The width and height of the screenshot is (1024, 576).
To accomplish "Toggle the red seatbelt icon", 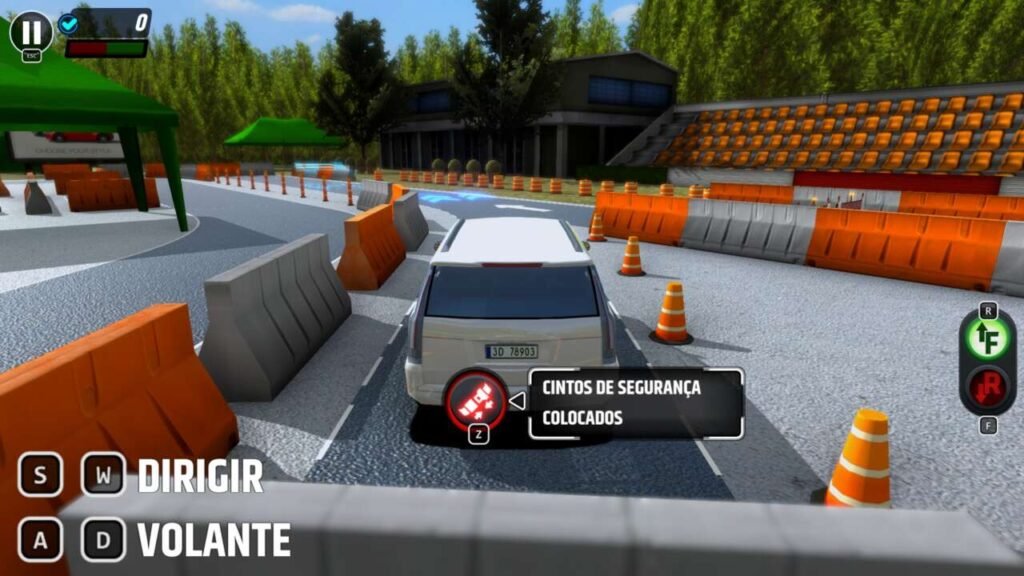I will click(x=476, y=400).
